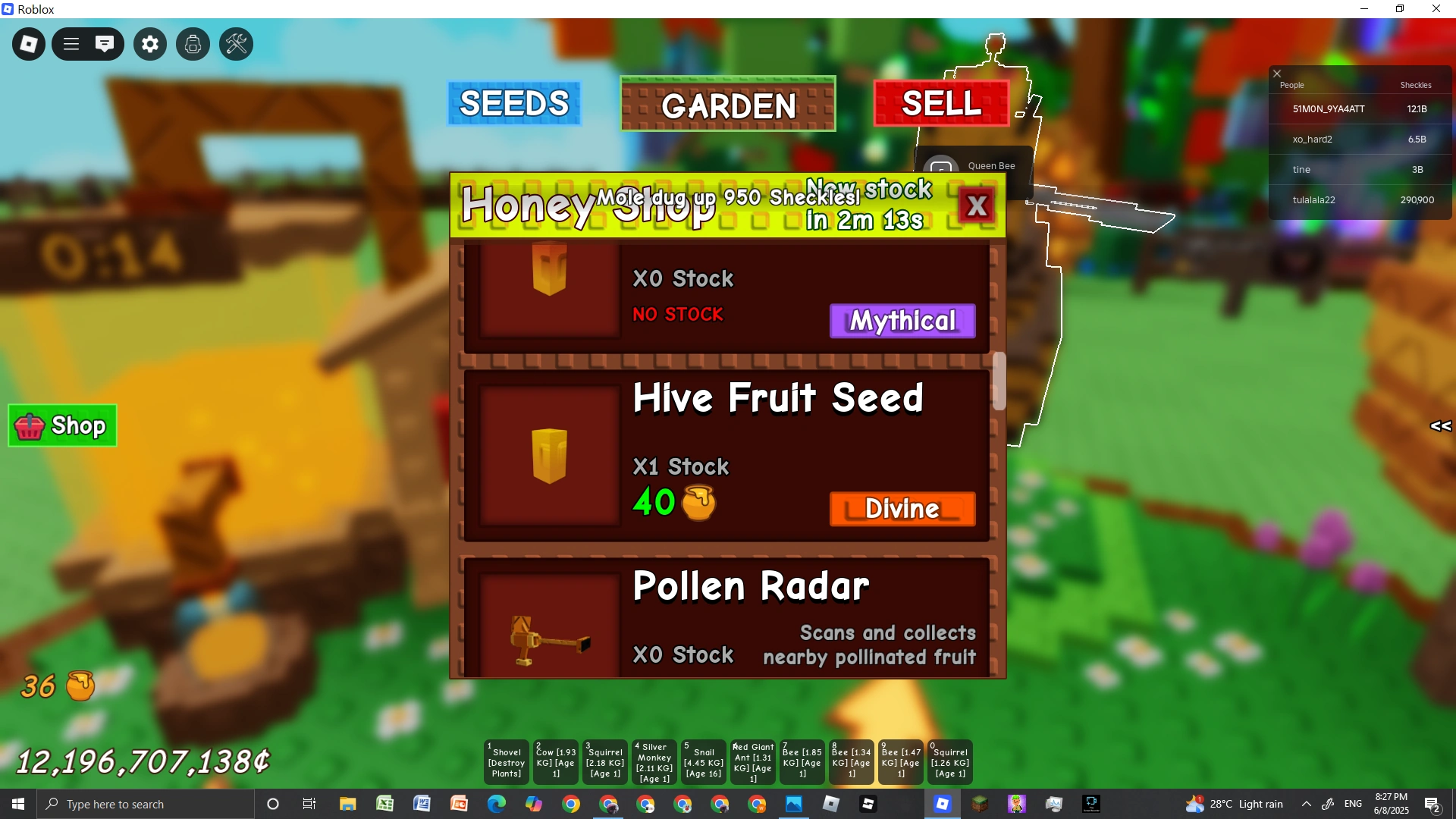Buy Hive Fruit Seed with the Divine button
Image resolution: width=1456 pixels, height=819 pixels.
(902, 509)
